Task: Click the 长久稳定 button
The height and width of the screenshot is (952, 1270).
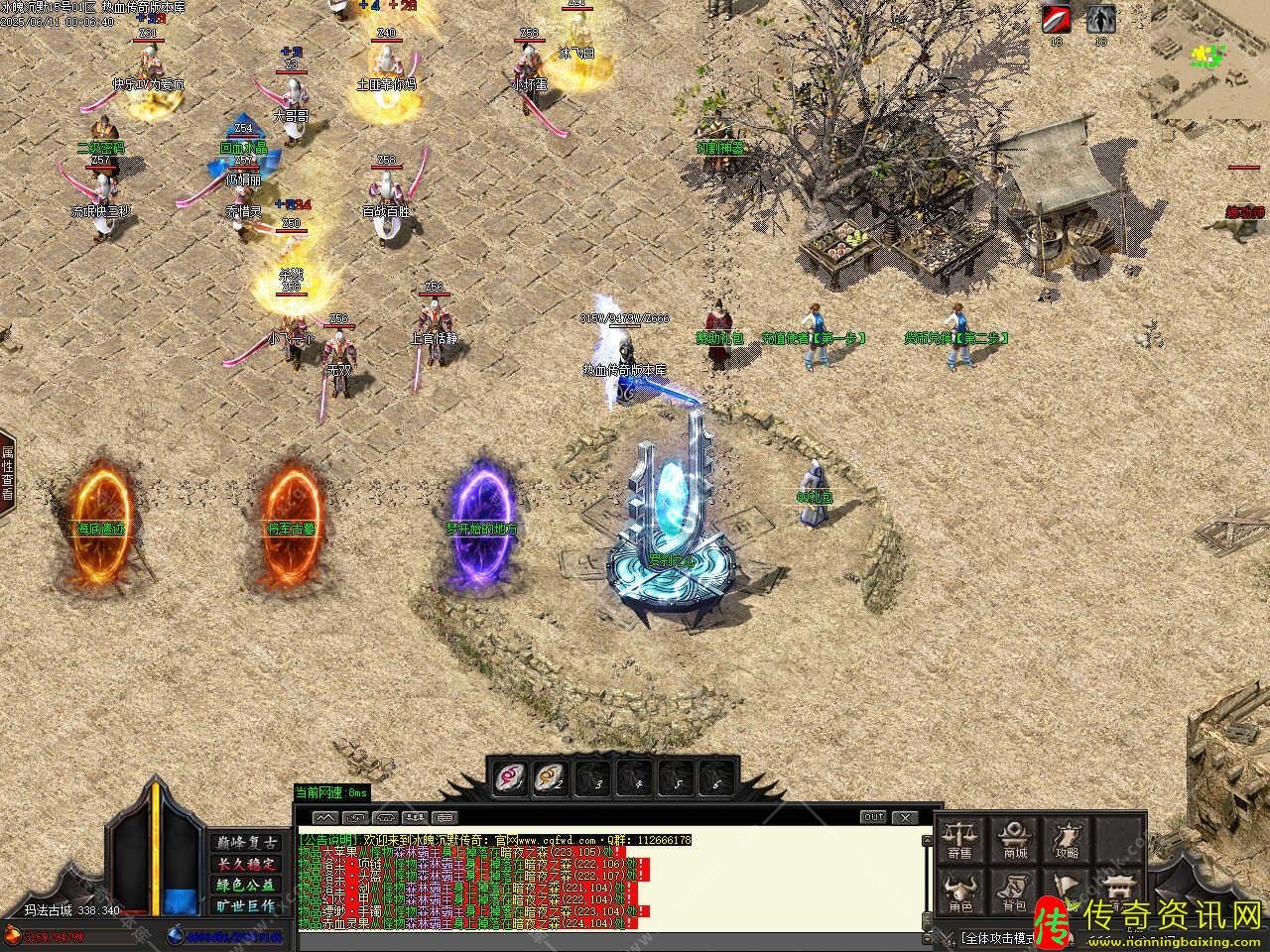Action: point(245,863)
